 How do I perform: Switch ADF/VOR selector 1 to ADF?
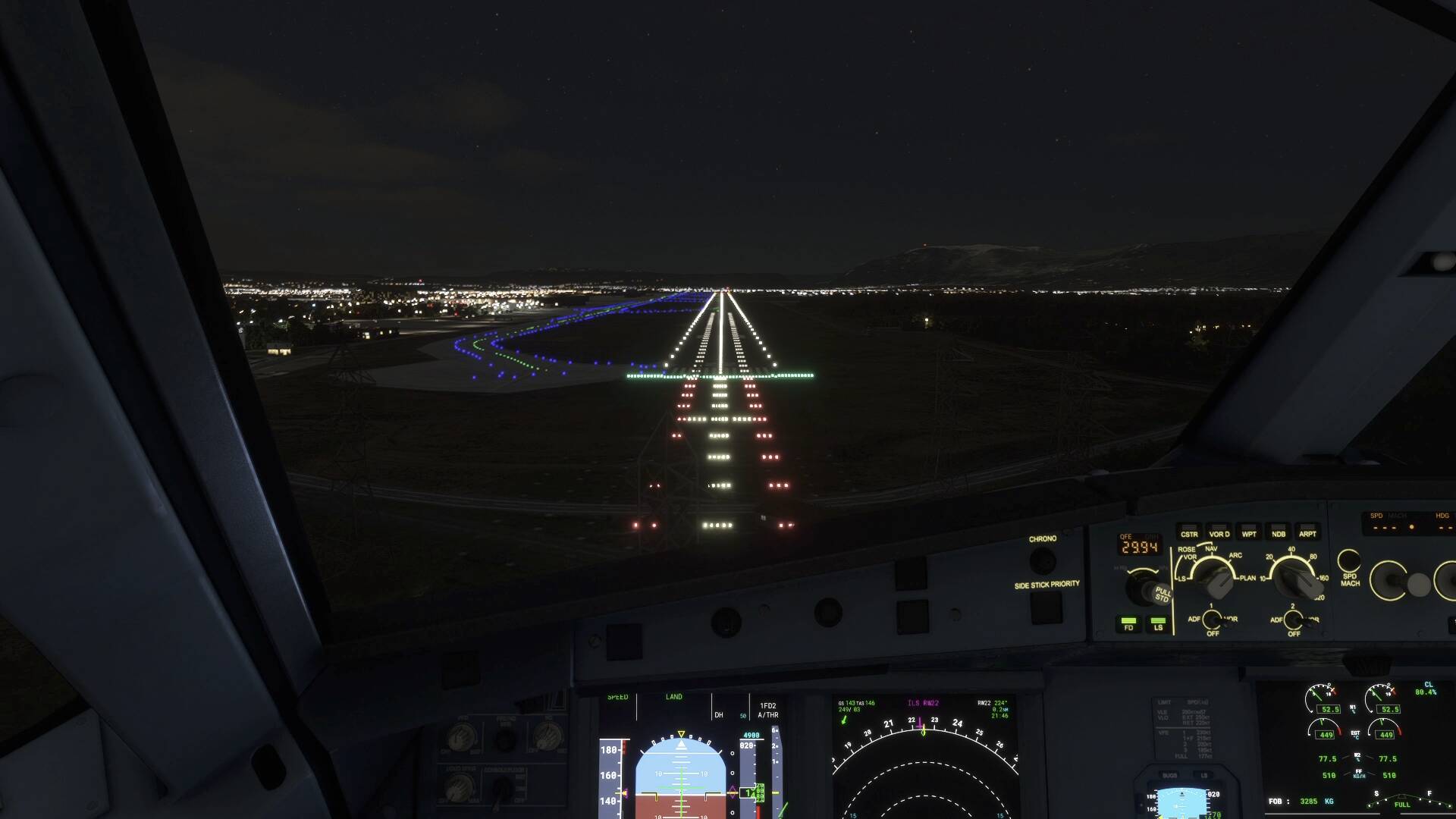coord(1212,620)
